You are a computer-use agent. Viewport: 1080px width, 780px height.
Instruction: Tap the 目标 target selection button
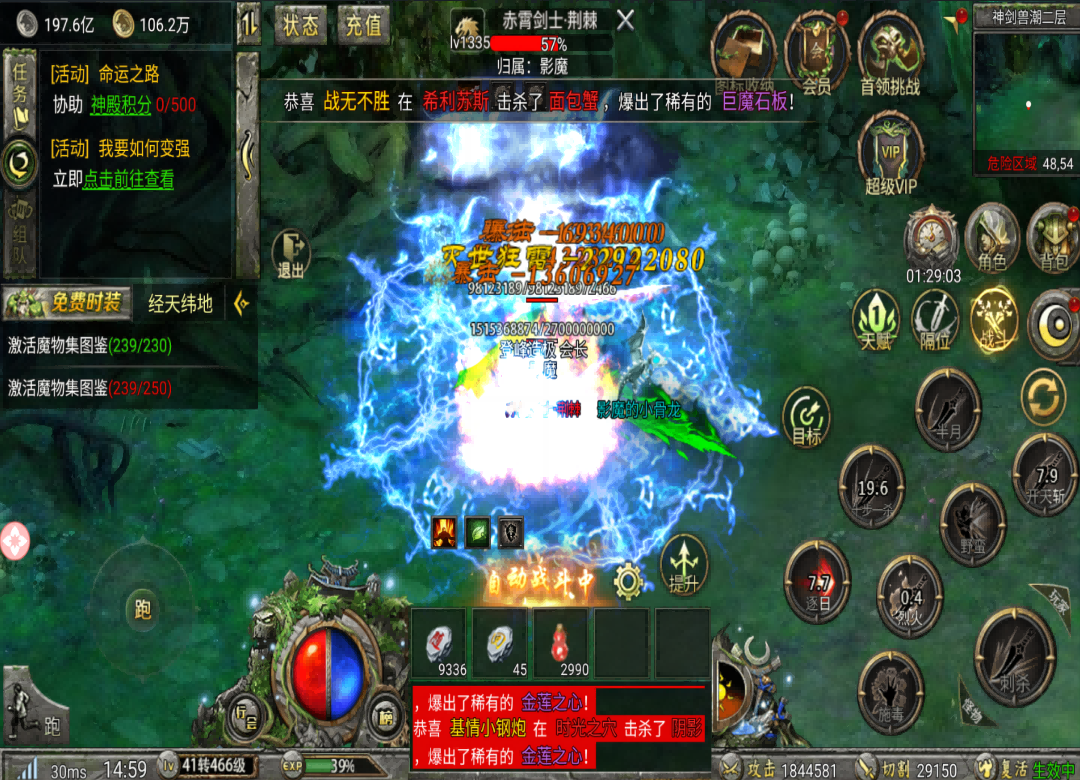click(807, 420)
